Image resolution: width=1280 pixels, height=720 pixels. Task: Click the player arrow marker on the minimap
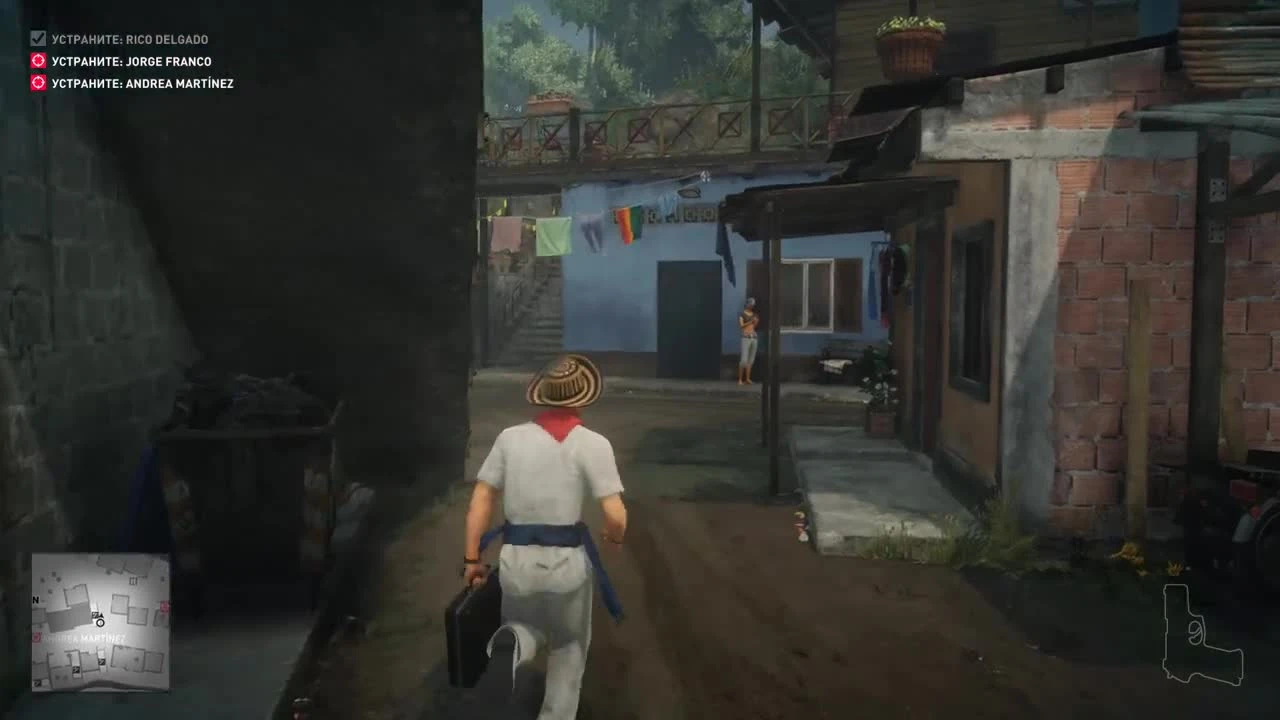click(x=99, y=615)
